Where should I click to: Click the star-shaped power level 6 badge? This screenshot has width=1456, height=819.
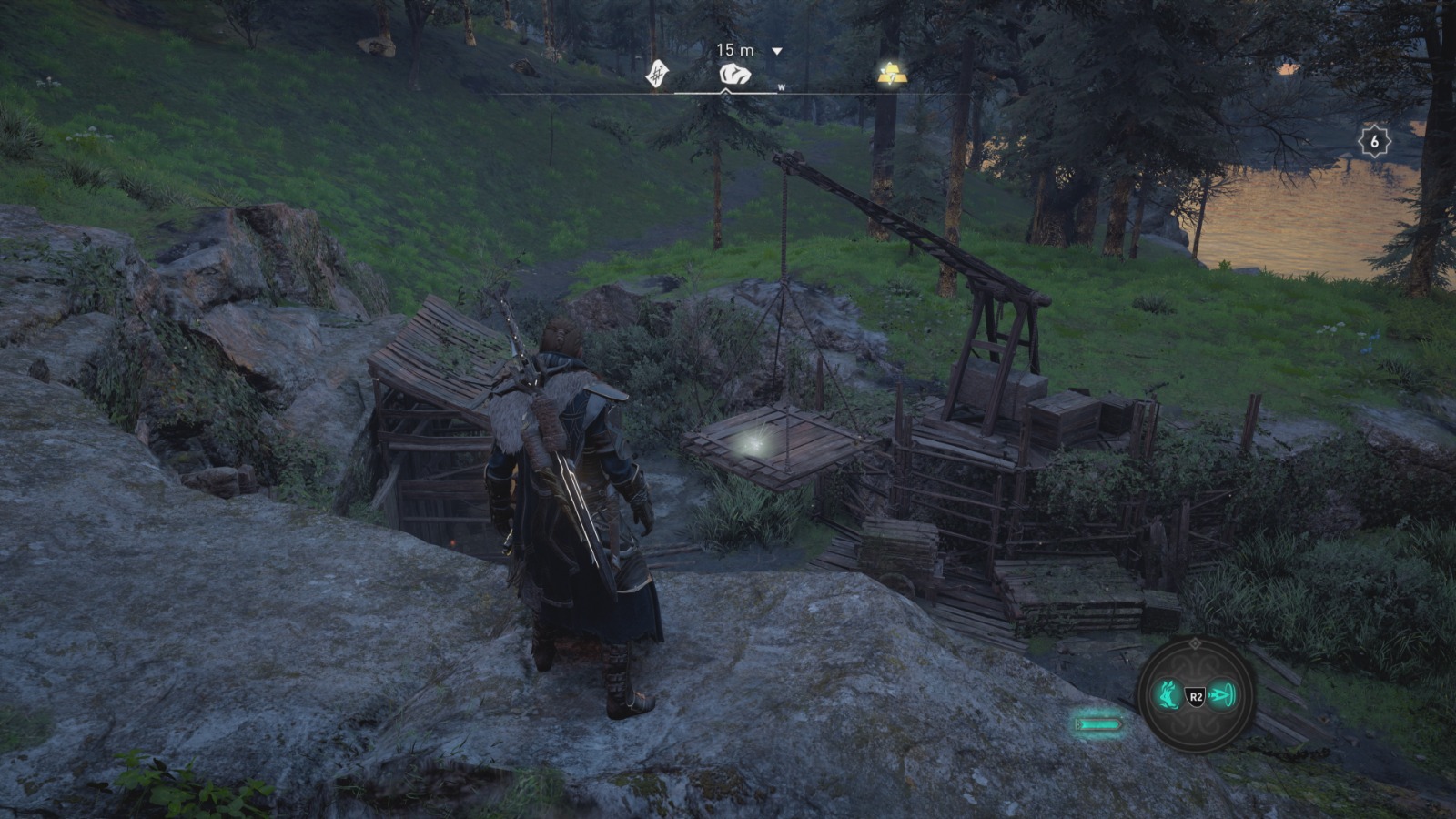(x=1374, y=142)
